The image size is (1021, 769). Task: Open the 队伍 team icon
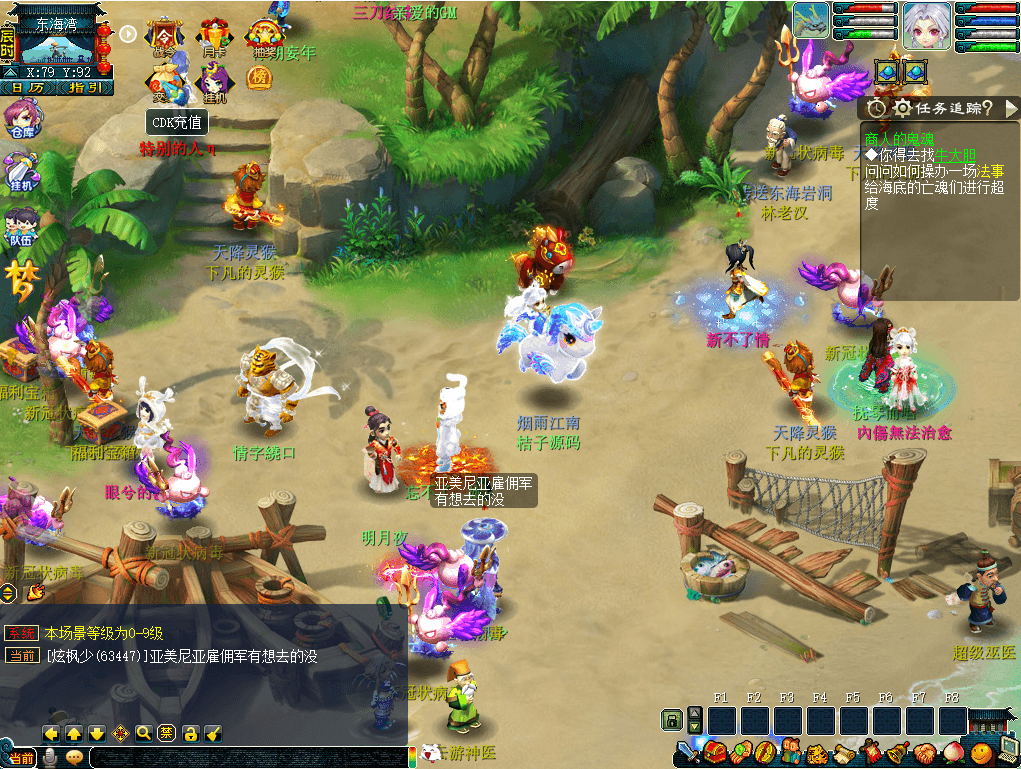[21, 226]
